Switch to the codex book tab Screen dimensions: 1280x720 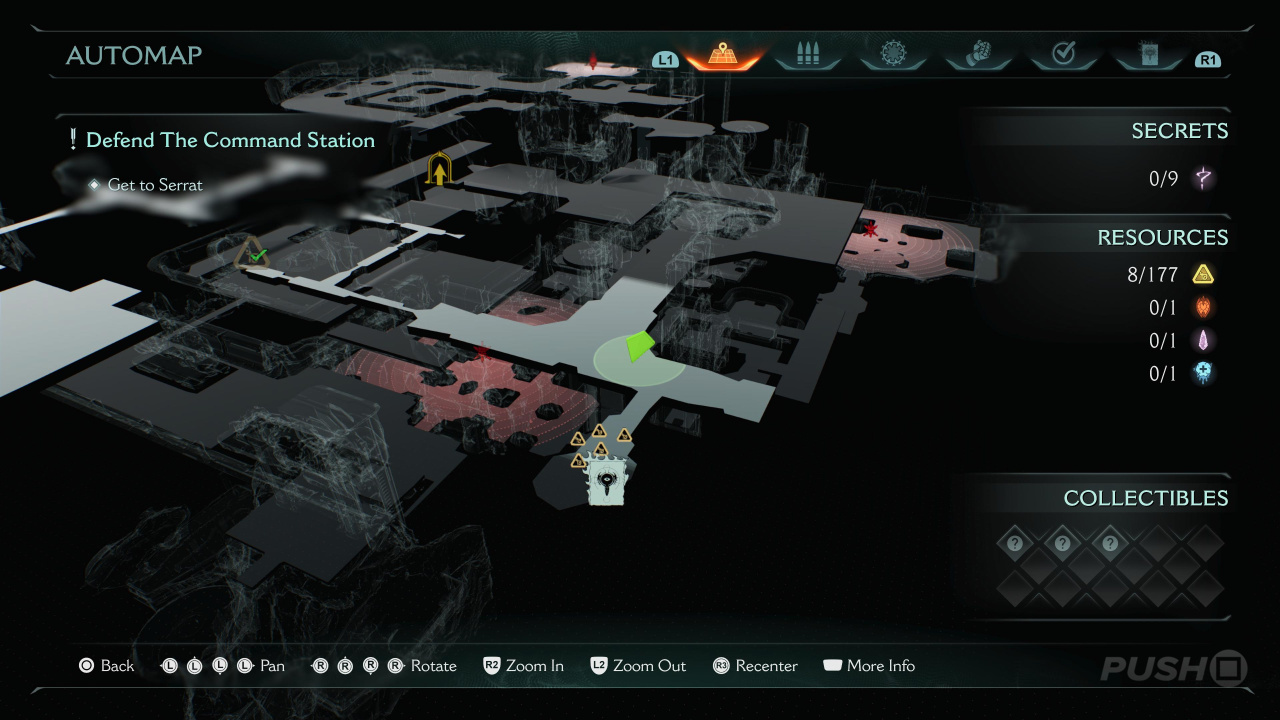click(1148, 56)
